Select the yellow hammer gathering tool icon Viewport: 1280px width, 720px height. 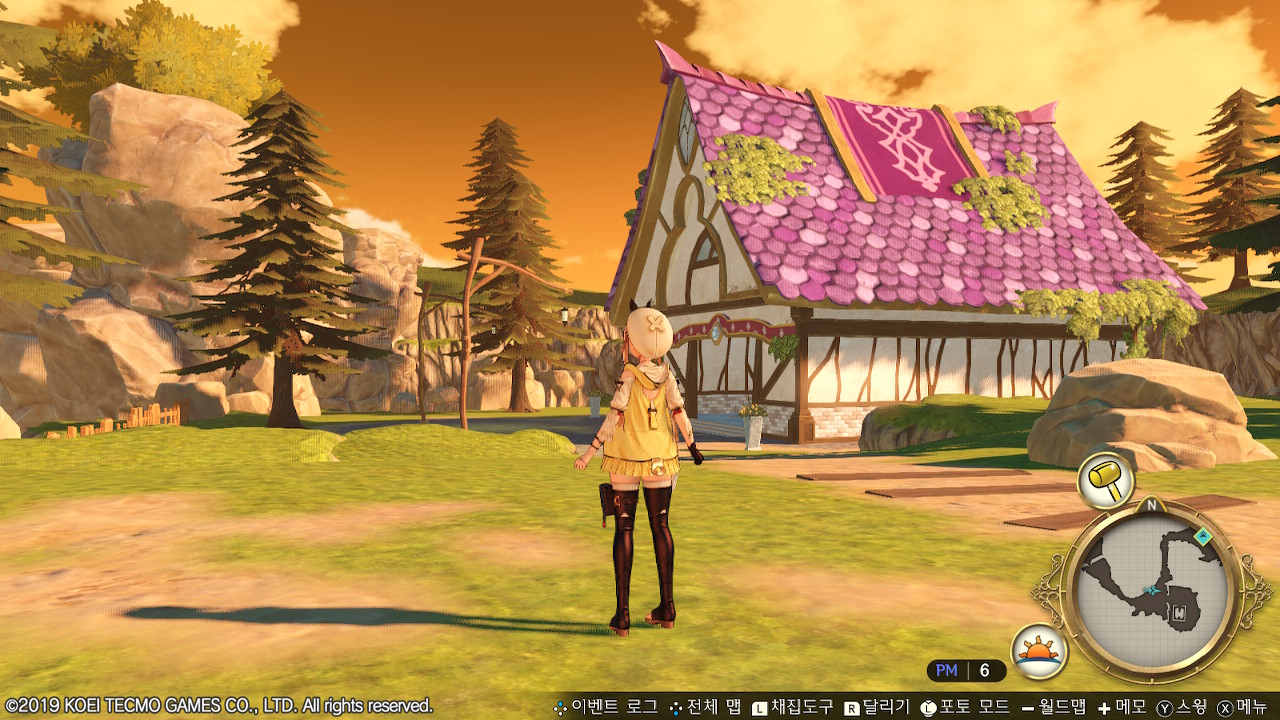1105,480
